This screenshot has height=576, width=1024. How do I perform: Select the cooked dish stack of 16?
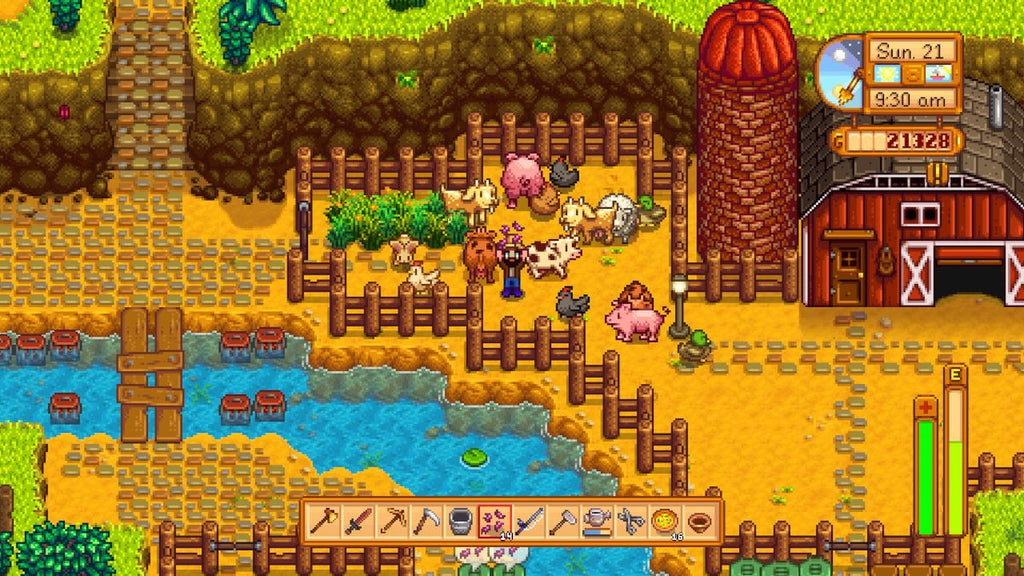click(x=665, y=521)
